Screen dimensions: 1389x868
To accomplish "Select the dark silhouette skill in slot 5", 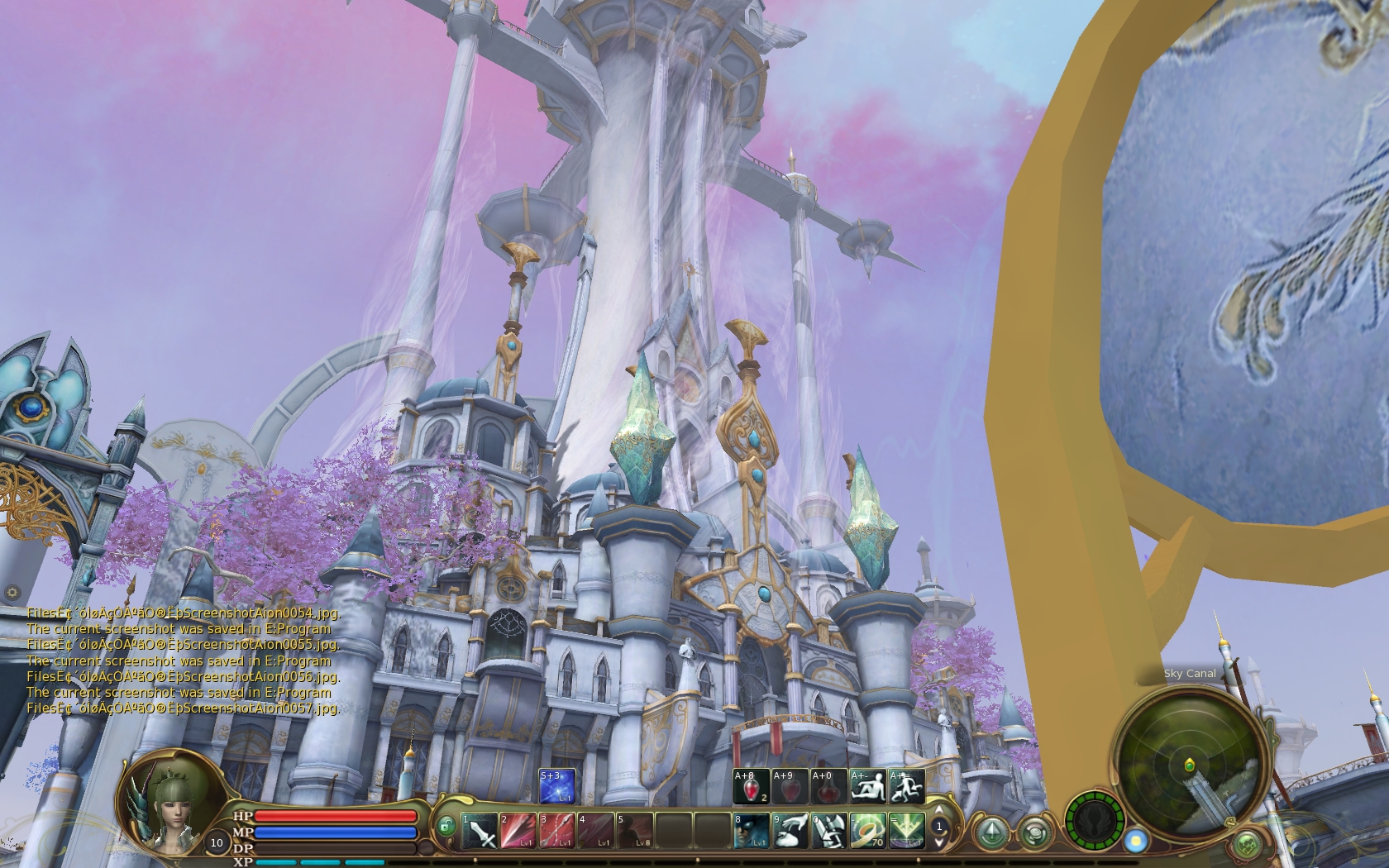I will tap(633, 831).
